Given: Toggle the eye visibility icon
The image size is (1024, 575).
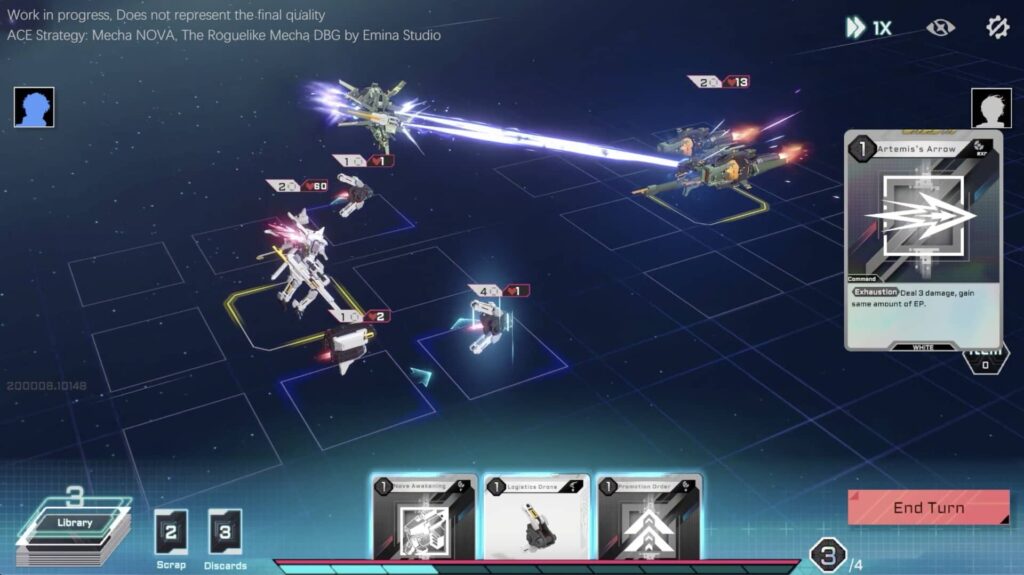Looking at the screenshot, I should [x=940, y=28].
